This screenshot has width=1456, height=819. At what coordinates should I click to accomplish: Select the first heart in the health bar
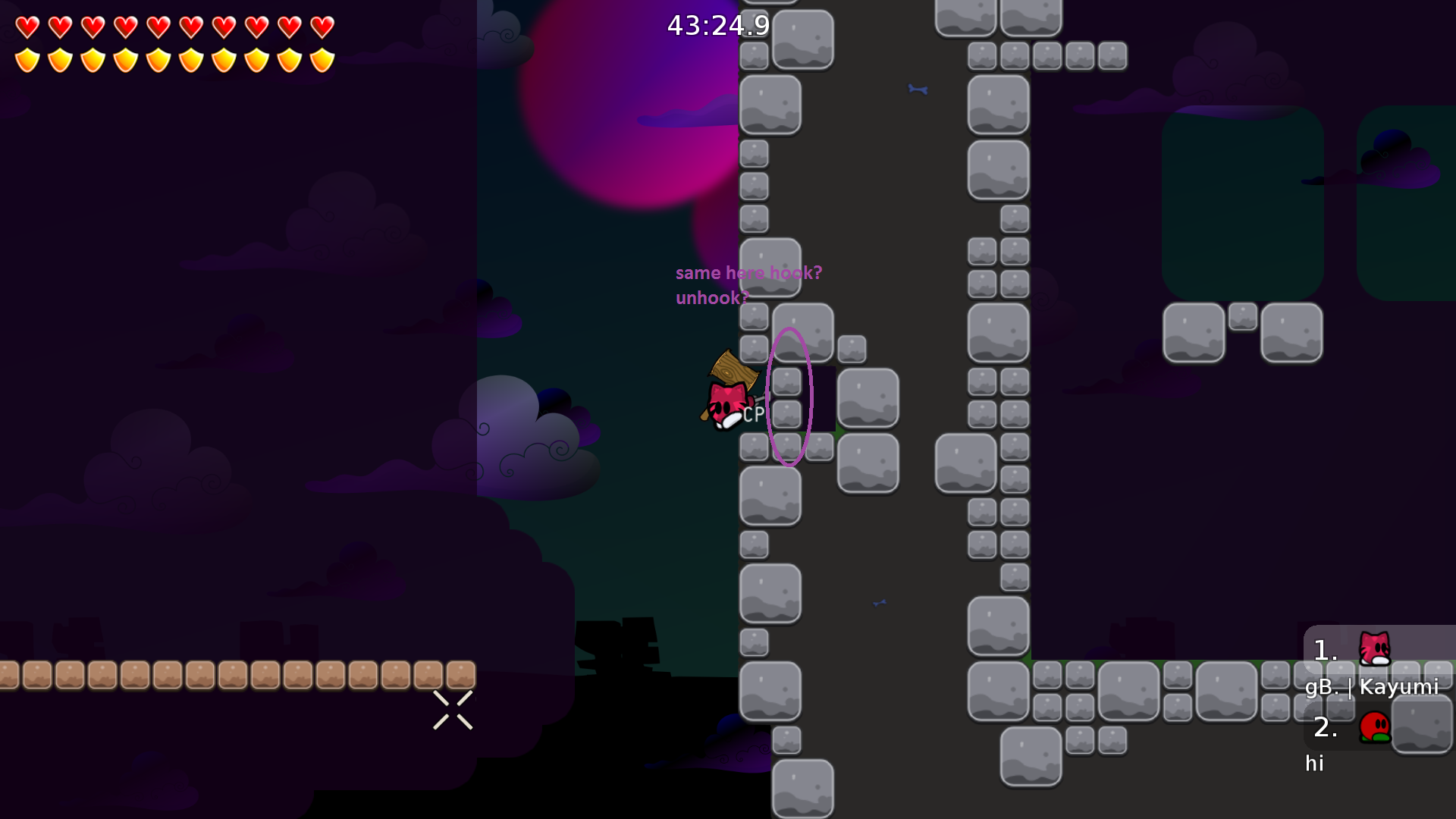click(x=28, y=27)
